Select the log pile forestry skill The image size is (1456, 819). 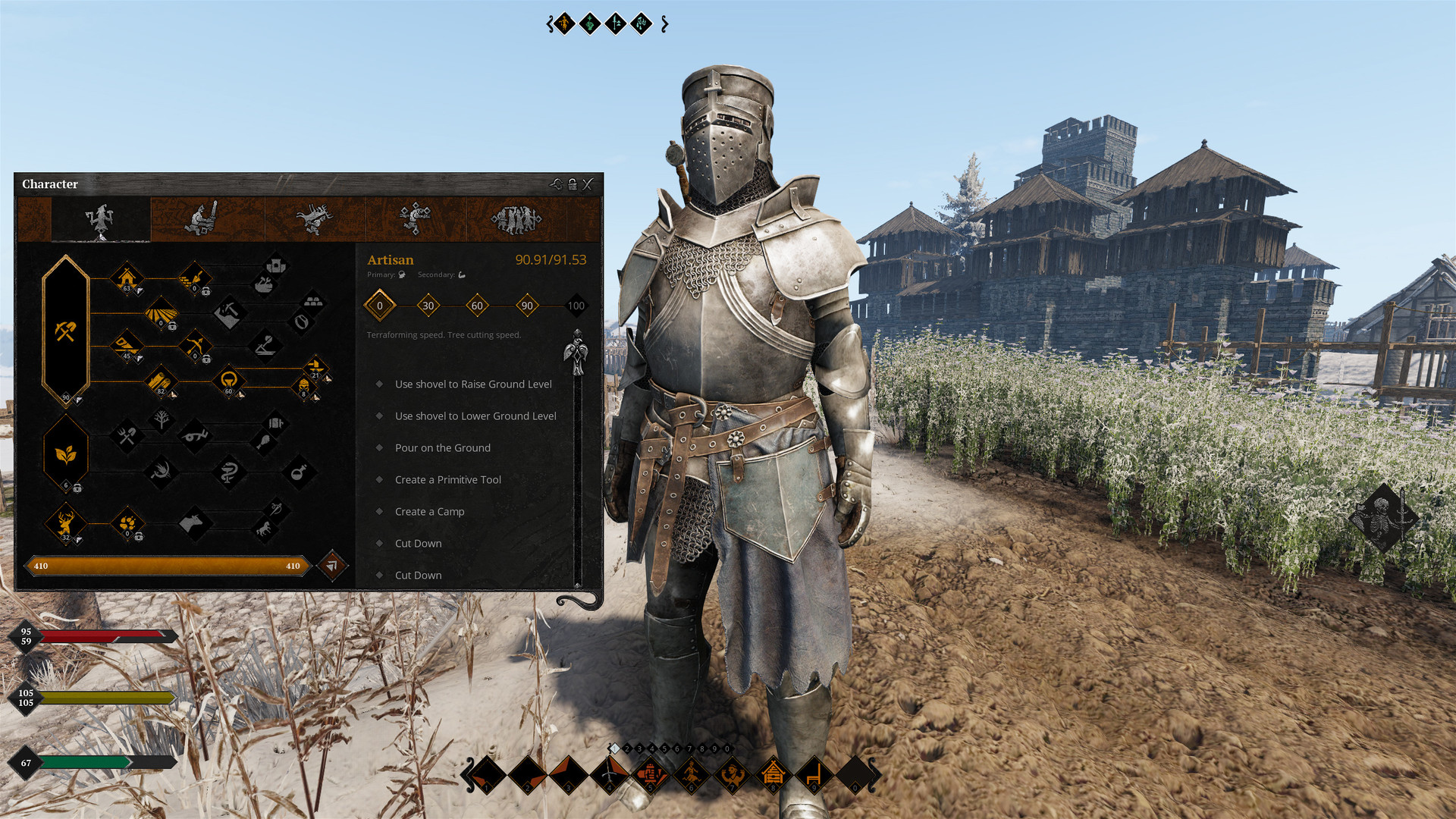[x=160, y=380]
